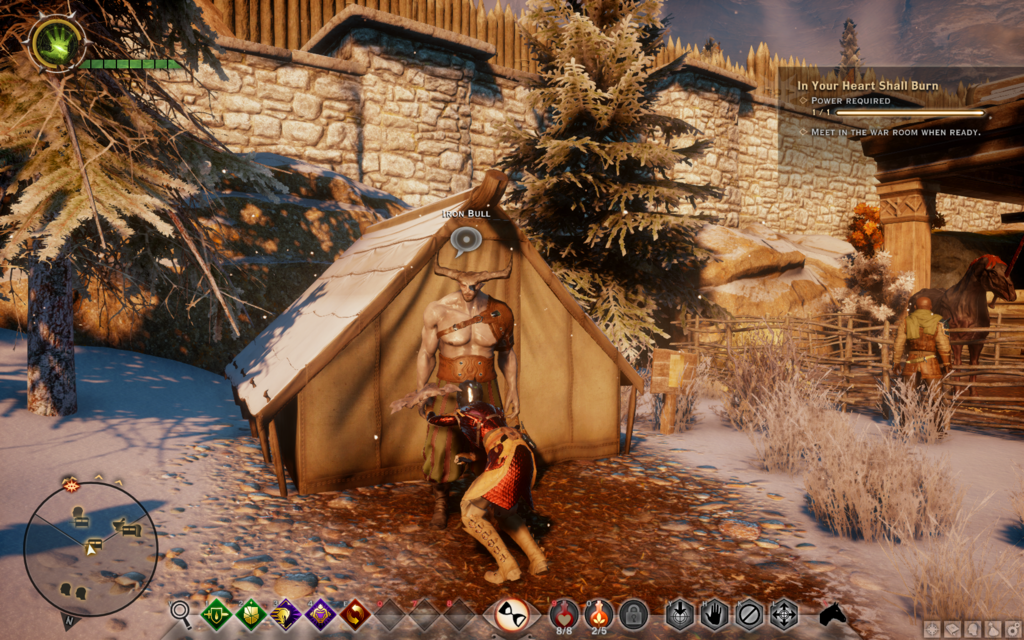Use the purple horned helmet ability
Viewport: 1024px width, 640px height.
point(286,614)
